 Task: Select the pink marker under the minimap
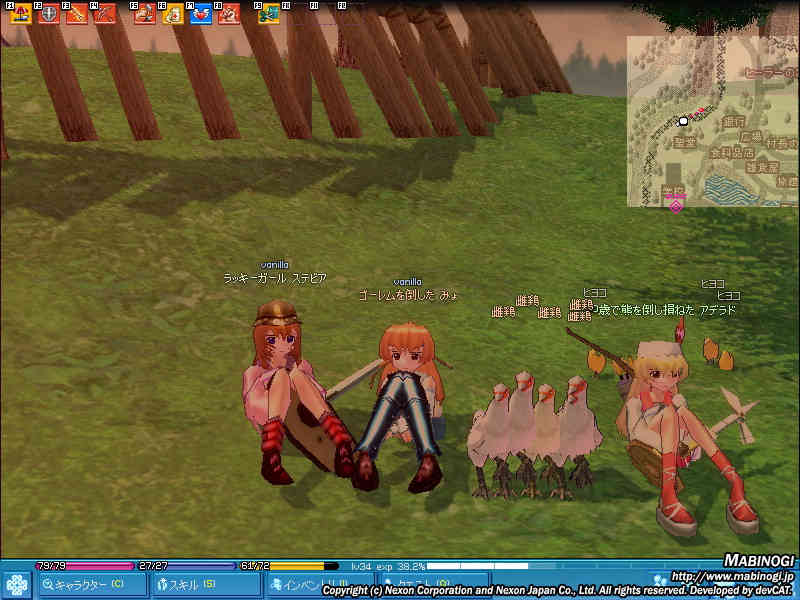(676, 205)
